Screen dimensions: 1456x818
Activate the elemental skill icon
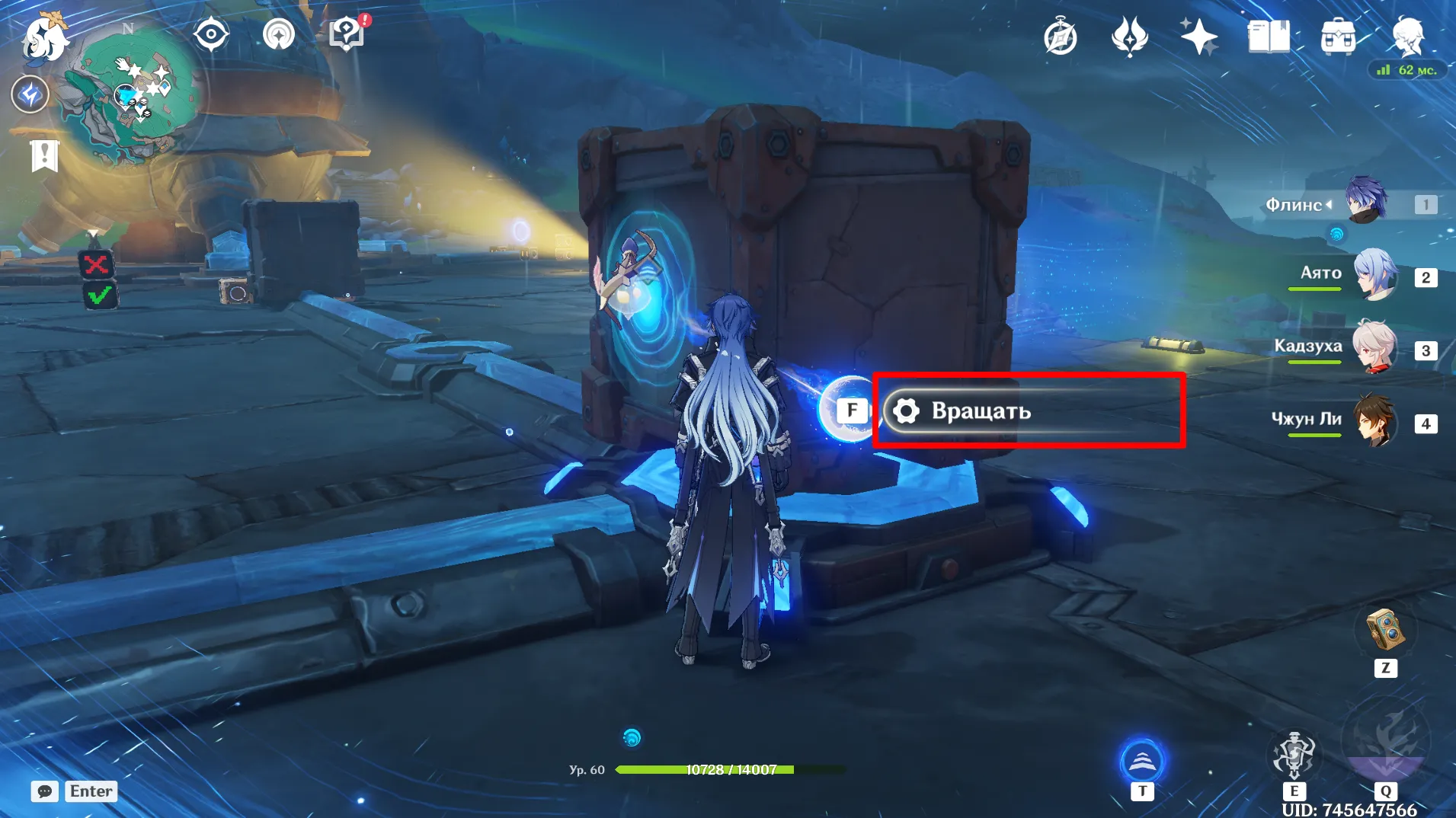pos(1294,755)
